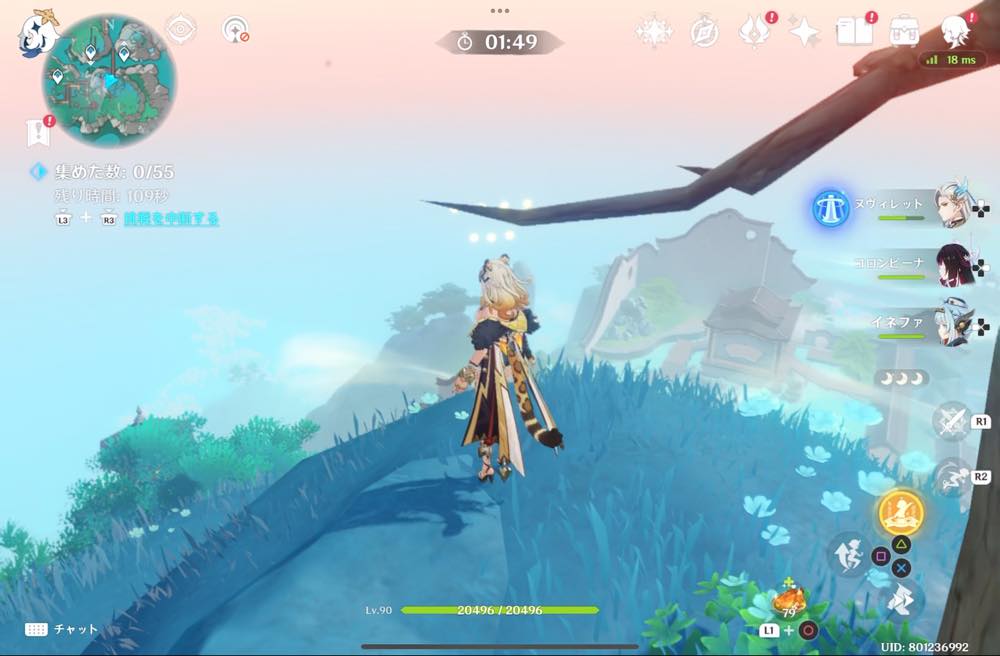Activate the golden elemental burst icon
The width and height of the screenshot is (1000, 656).
pos(901,514)
